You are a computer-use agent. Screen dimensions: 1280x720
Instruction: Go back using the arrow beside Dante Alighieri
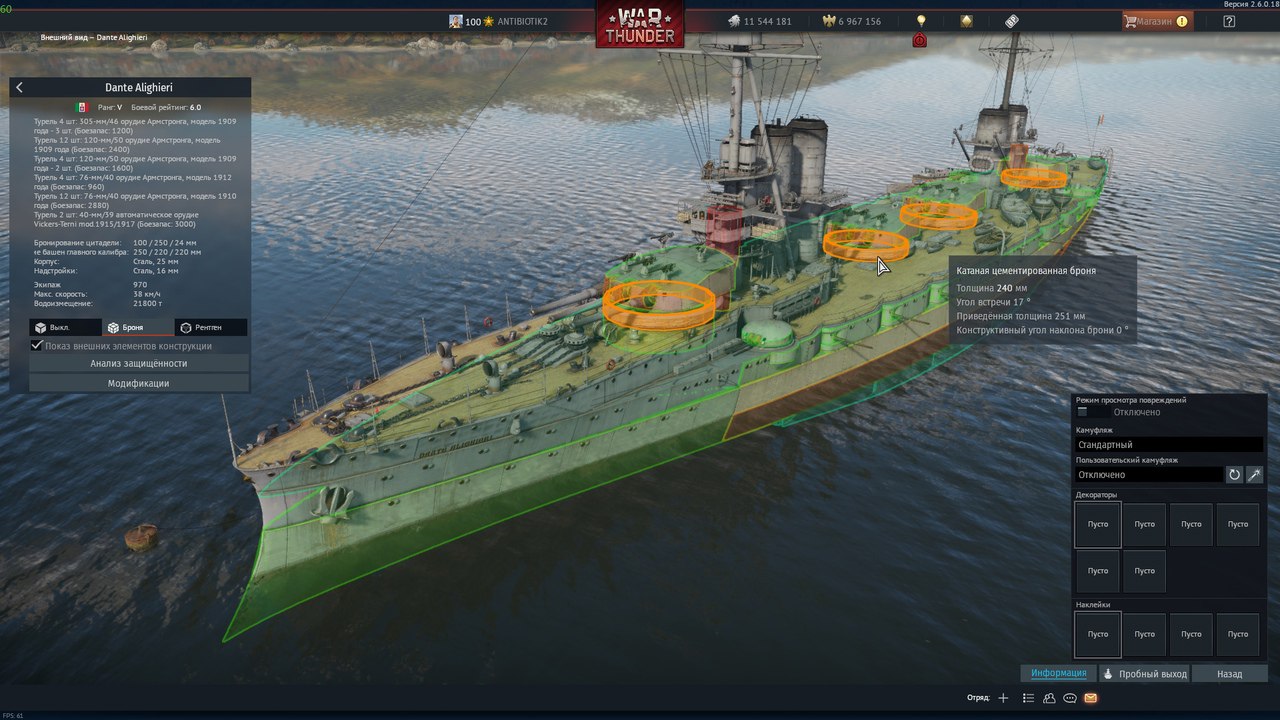click(19, 88)
